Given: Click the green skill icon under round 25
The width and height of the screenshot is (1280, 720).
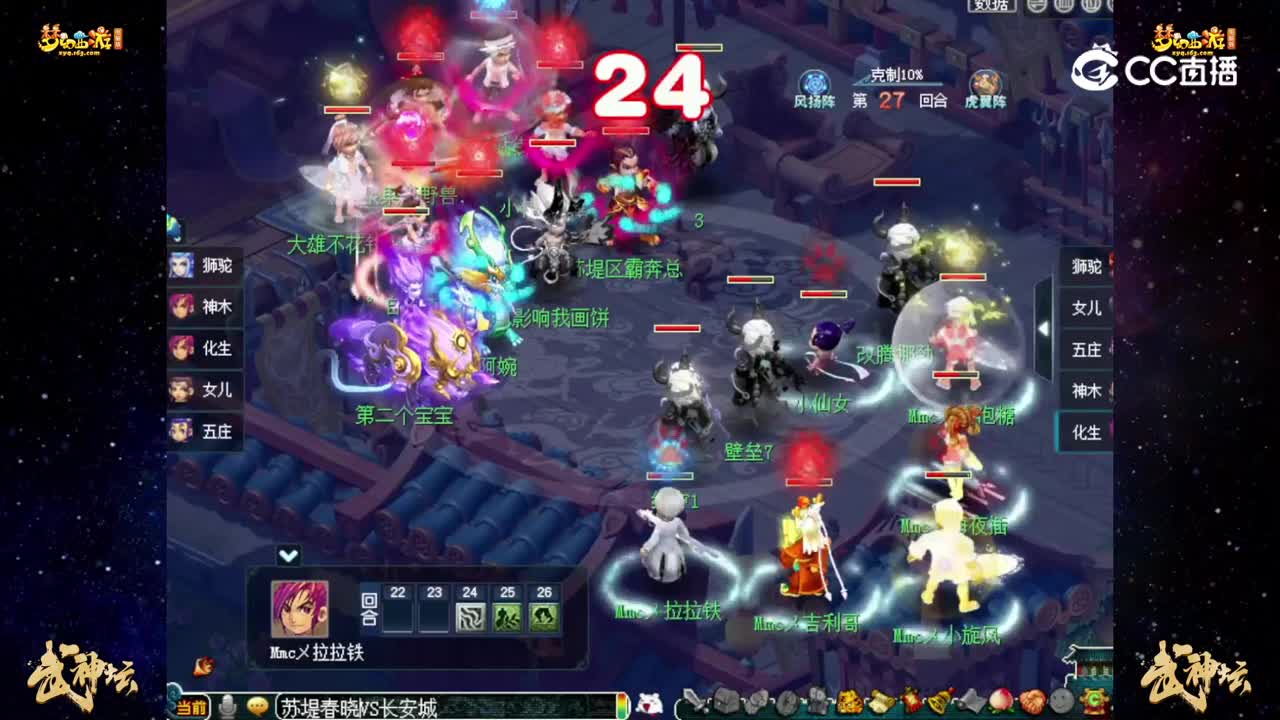Looking at the screenshot, I should click(506, 615).
